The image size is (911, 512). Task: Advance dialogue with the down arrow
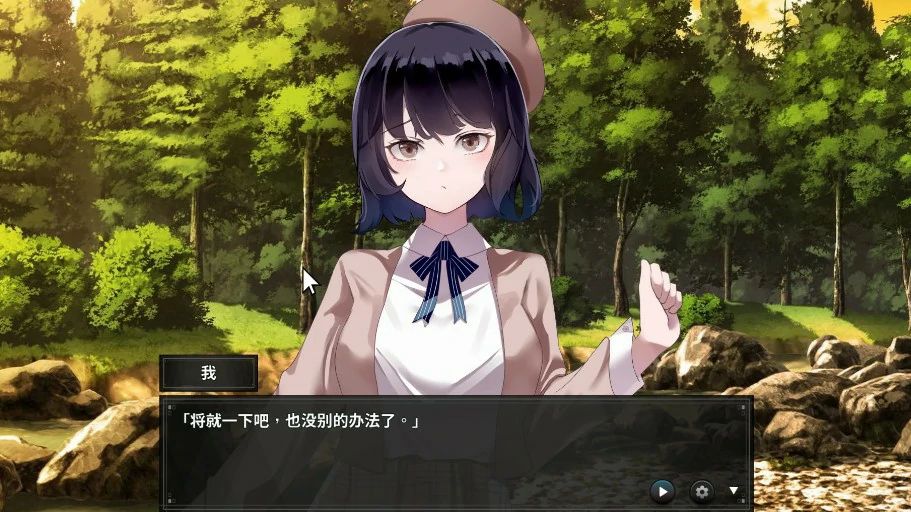[734, 491]
